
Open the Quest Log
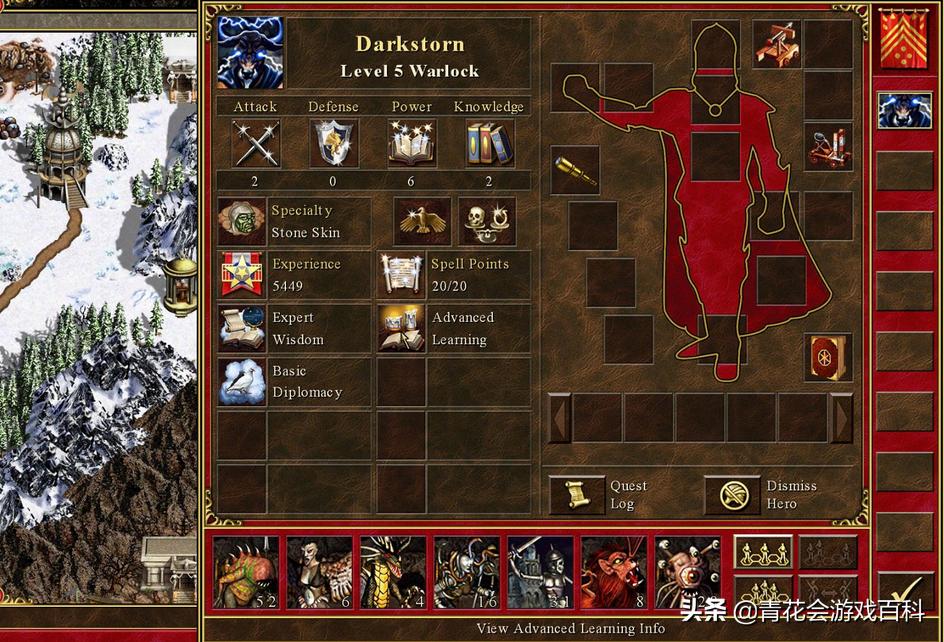[x=577, y=494]
